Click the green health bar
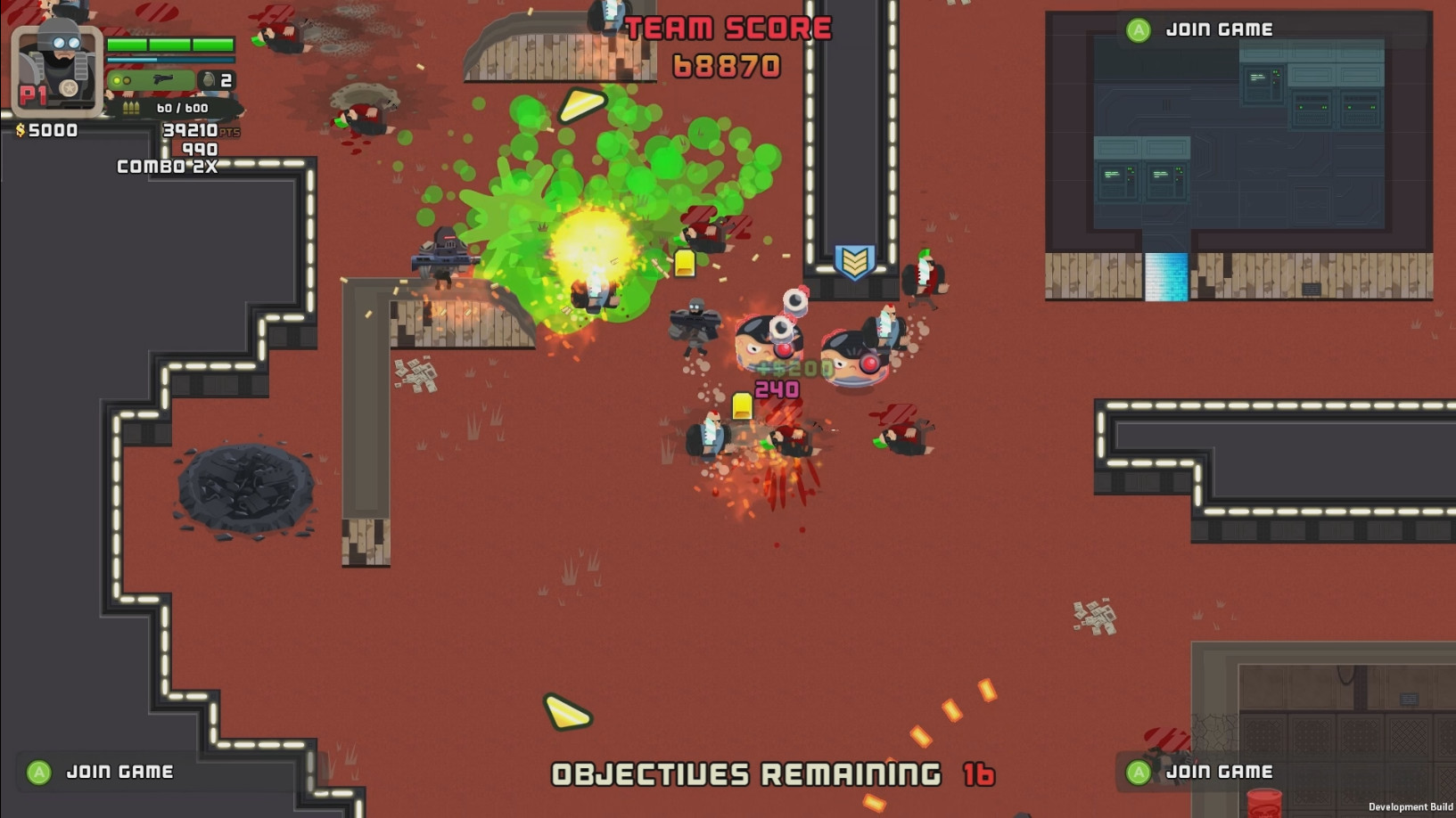Image resolution: width=1456 pixels, height=818 pixels. [x=172, y=43]
